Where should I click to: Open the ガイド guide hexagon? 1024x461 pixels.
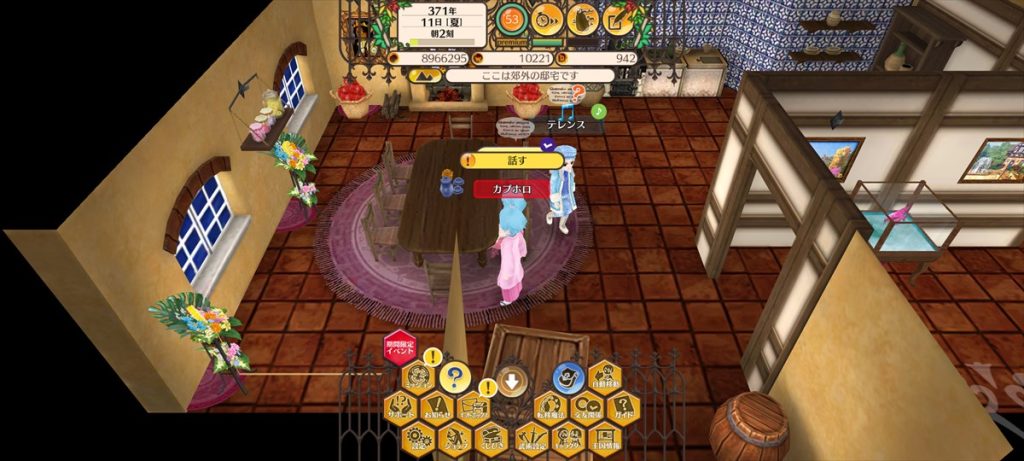pyautogui.click(x=624, y=408)
